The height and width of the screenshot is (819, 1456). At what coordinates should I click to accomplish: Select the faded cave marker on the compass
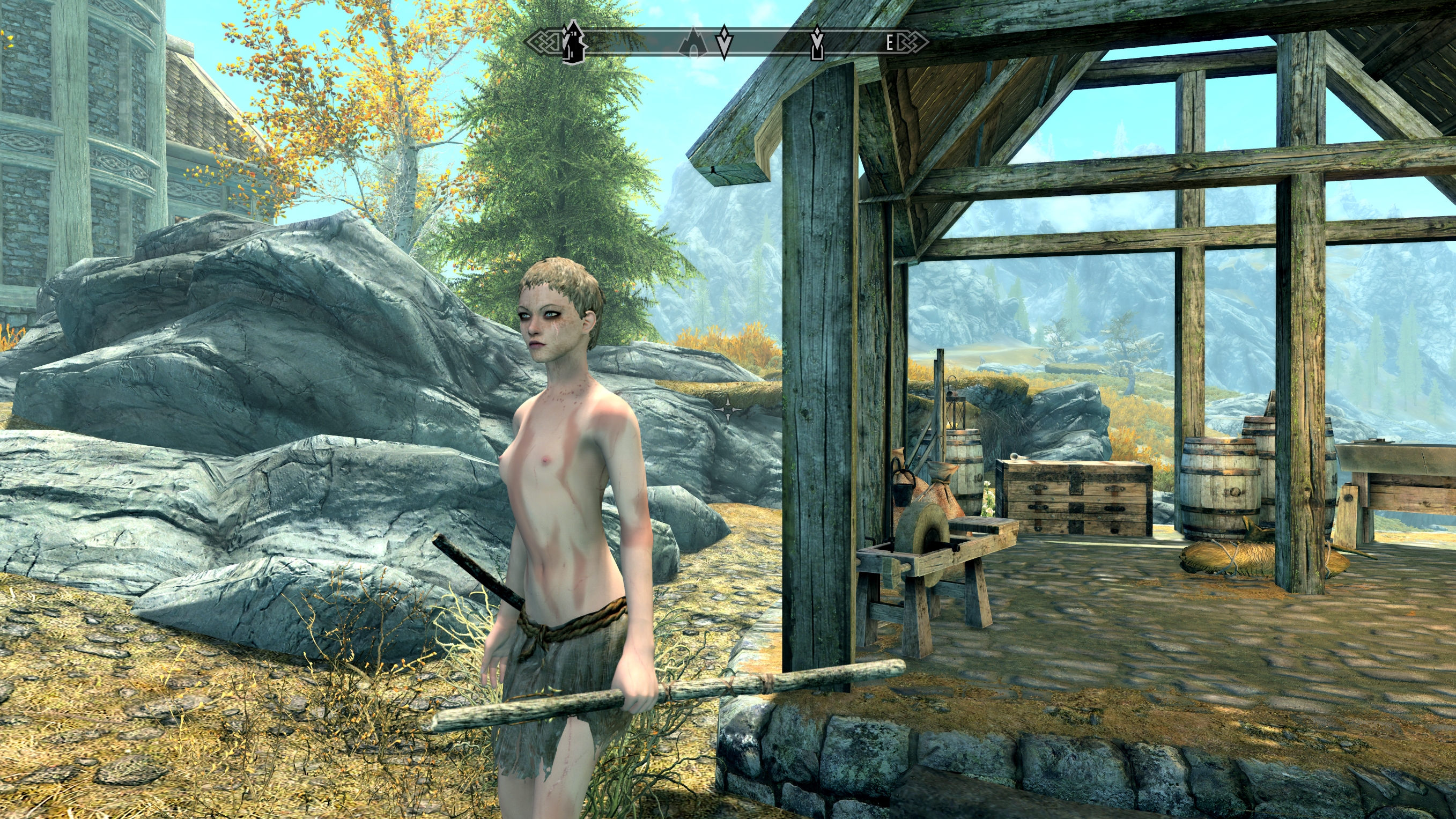693,42
